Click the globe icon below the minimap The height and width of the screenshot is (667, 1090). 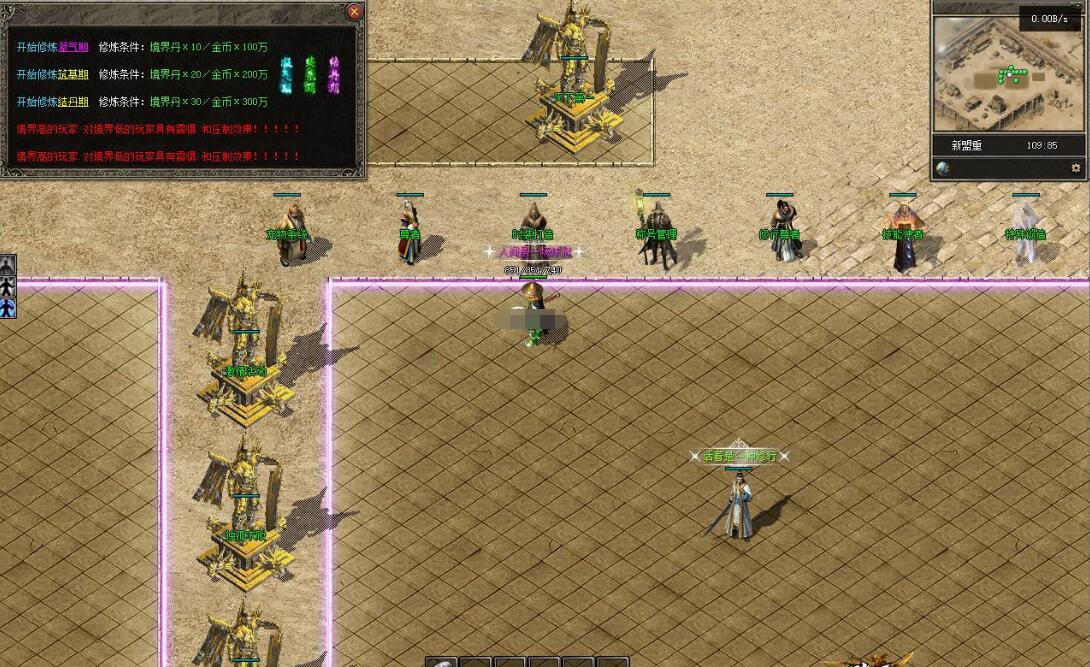click(943, 168)
